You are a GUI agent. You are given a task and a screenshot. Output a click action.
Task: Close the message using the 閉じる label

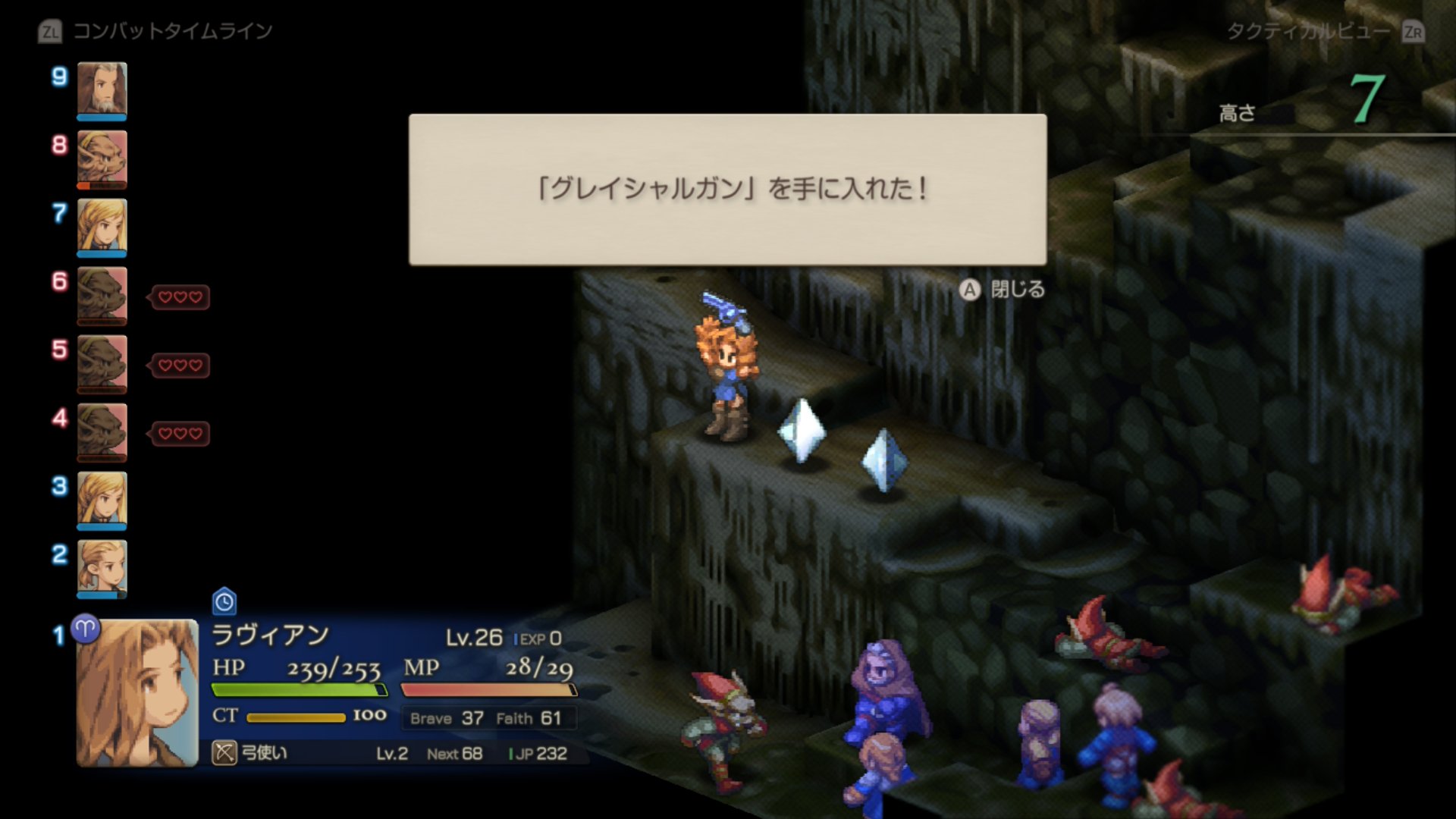click(x=1017, y=290)
